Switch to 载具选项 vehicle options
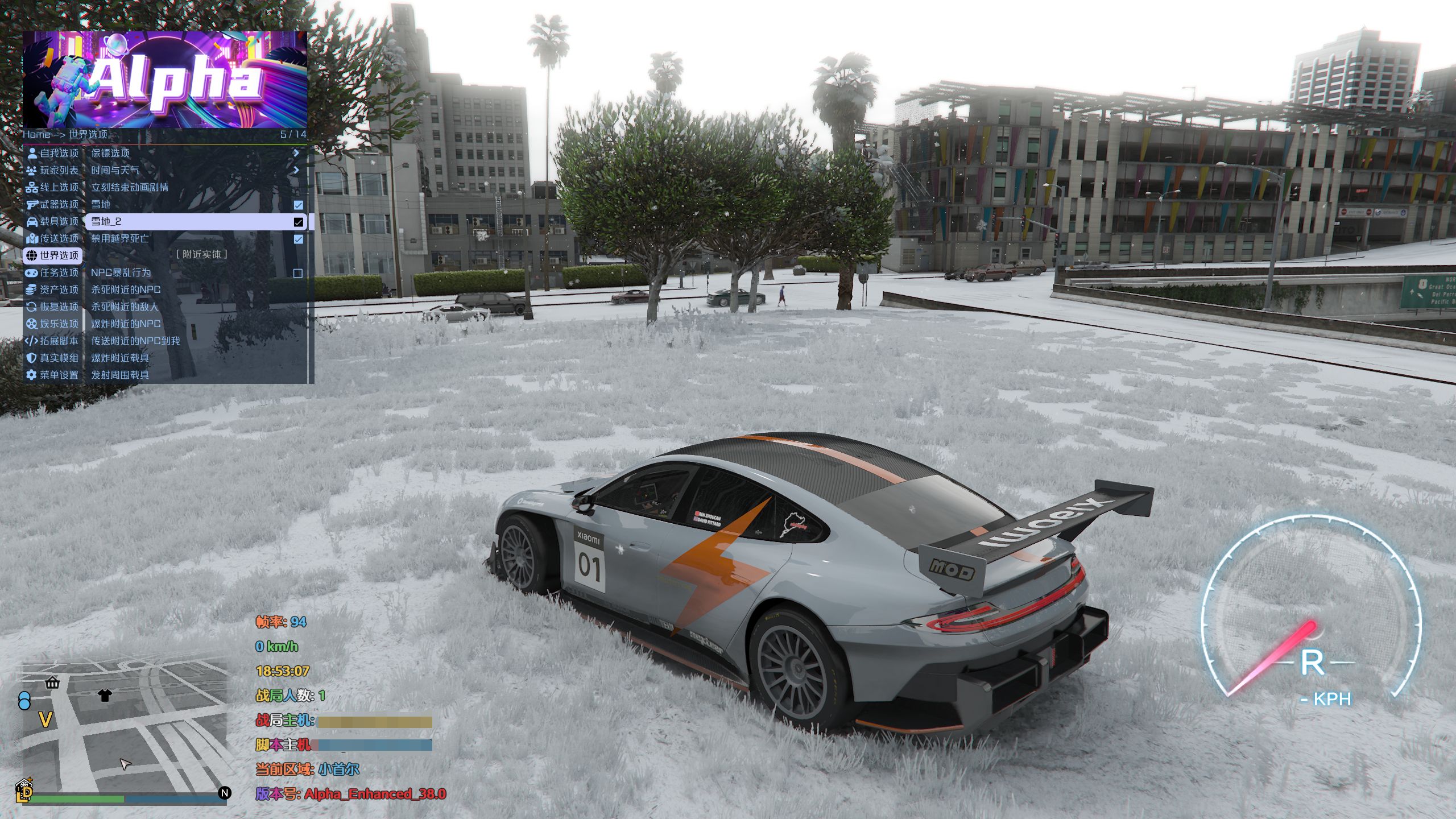Viewport: 1456px width, 819px height. (53, 222)
